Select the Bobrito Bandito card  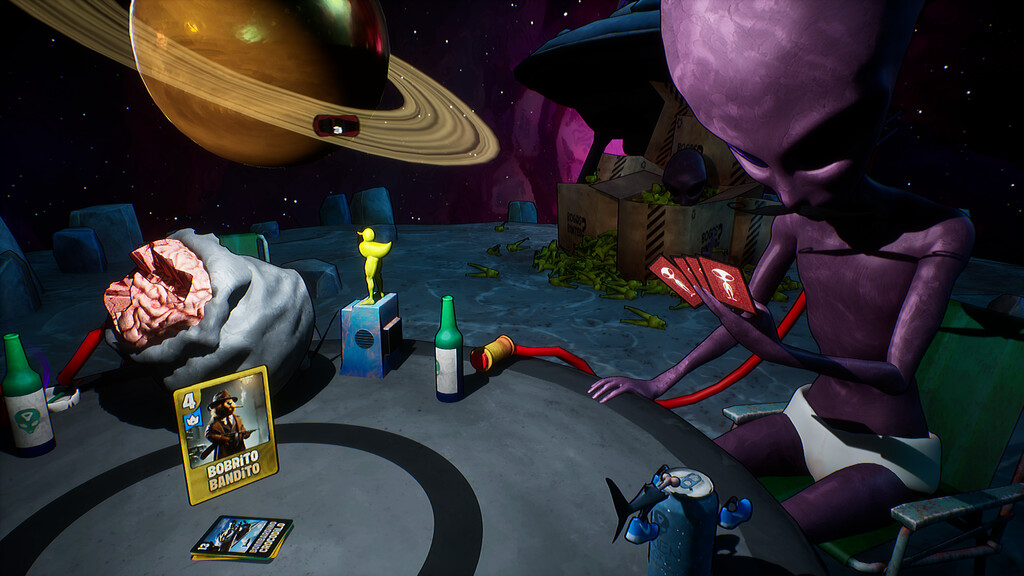pos(225,433)
